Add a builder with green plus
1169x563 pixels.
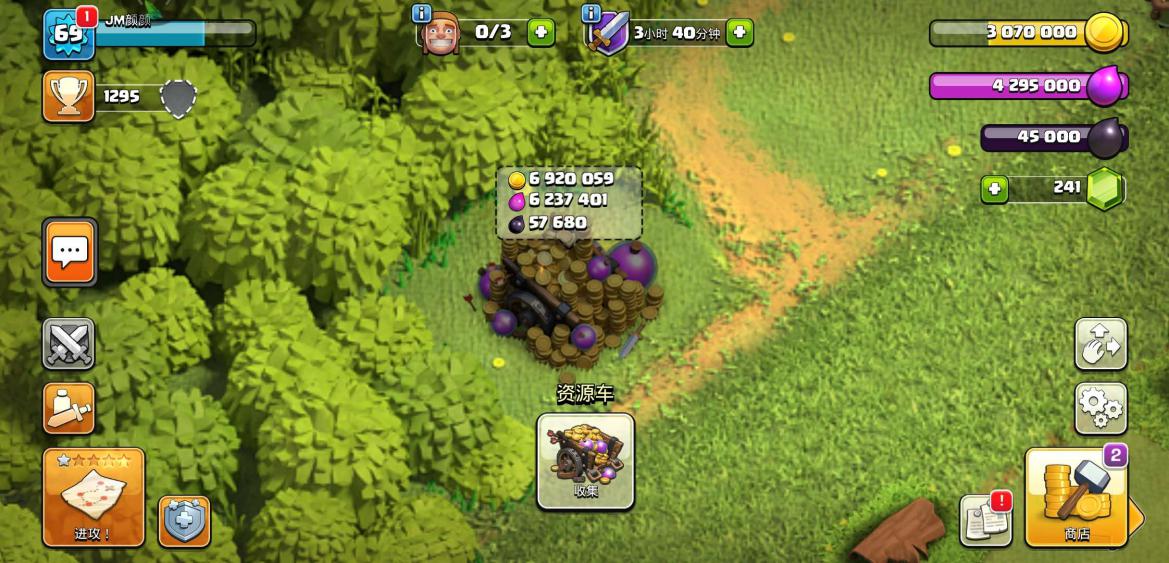click(x=540, y=32)
